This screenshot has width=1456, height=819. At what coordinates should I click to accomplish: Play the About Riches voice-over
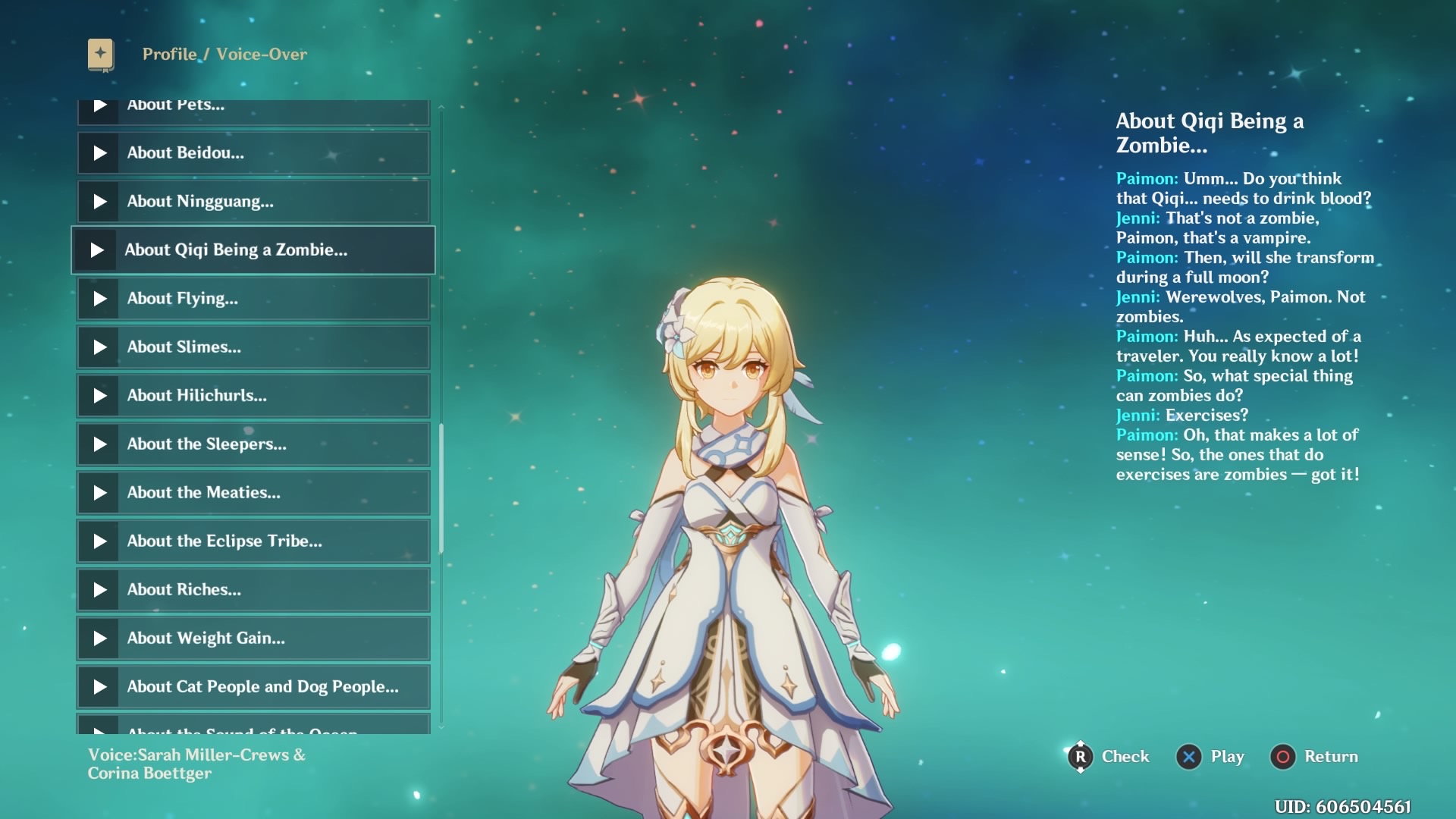[x=100, y=590]
